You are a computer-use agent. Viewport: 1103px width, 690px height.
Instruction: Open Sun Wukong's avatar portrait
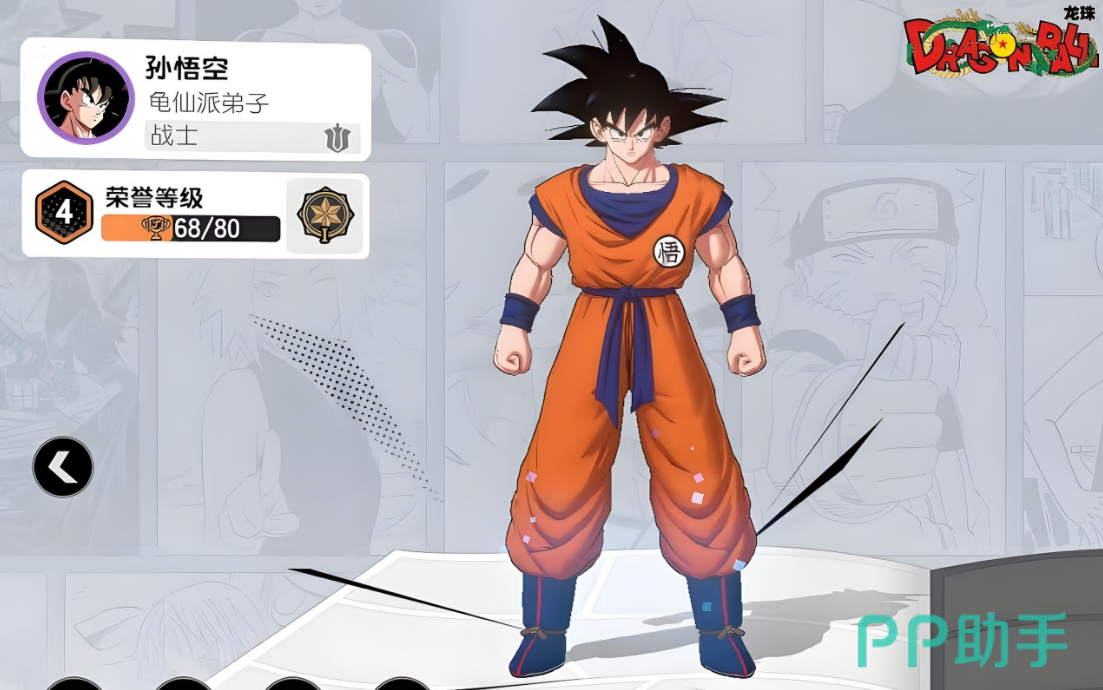tap(85, 99)
